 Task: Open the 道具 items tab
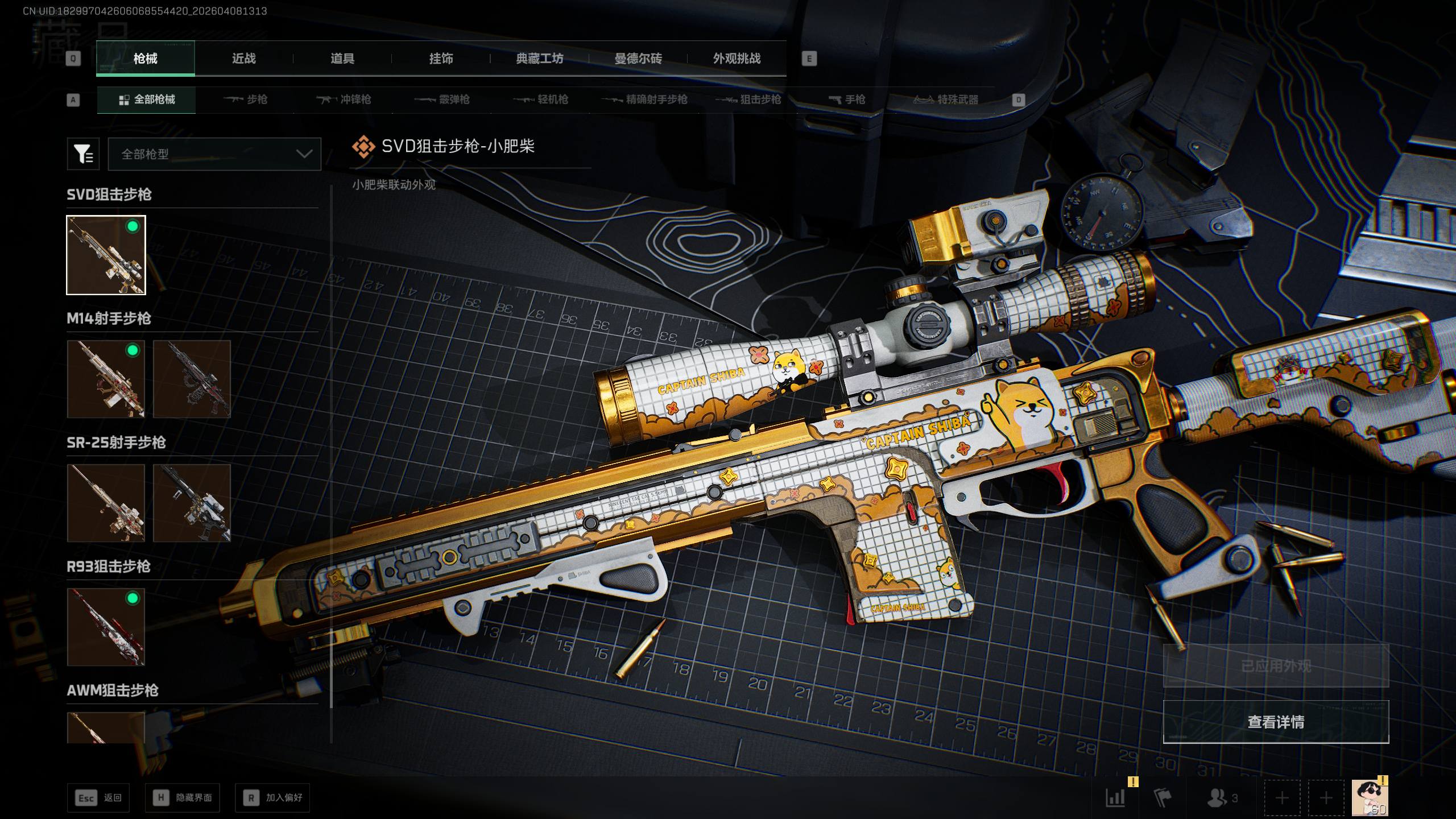tap(342, 59)
